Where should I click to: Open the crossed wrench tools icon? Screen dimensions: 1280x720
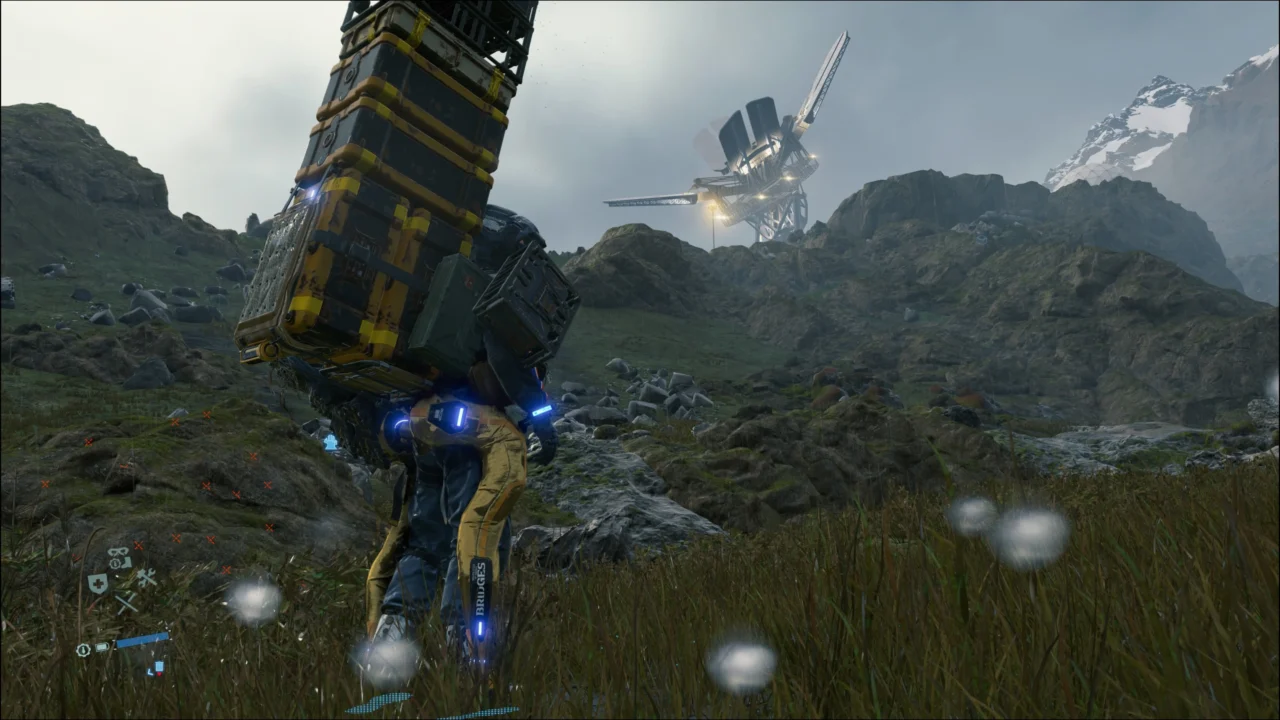146,578
